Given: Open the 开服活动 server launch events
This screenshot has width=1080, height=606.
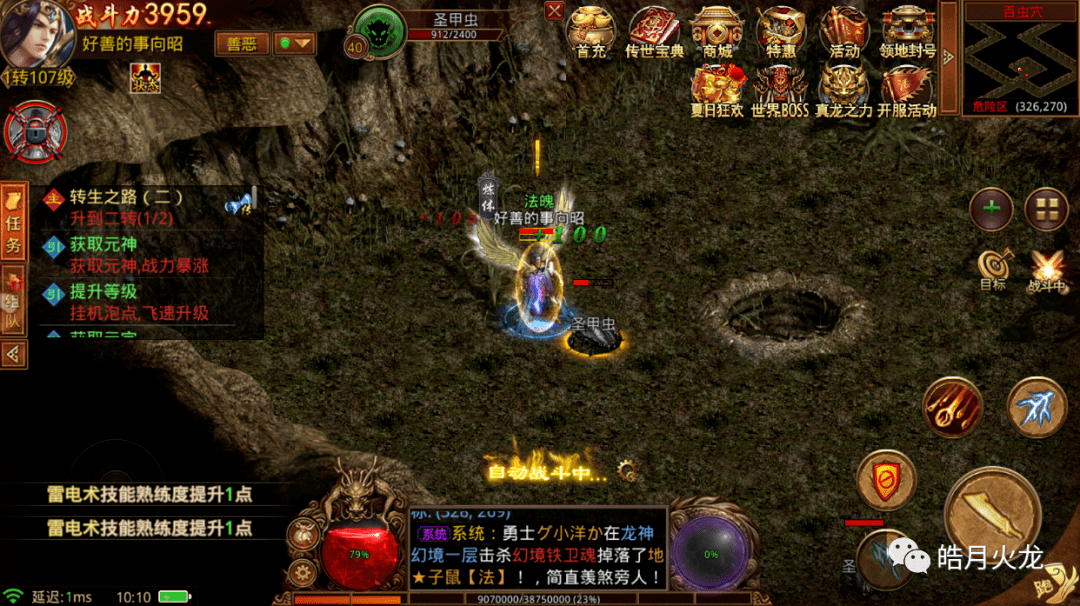Looking at the screenshot, I should [x=907, y=90].
